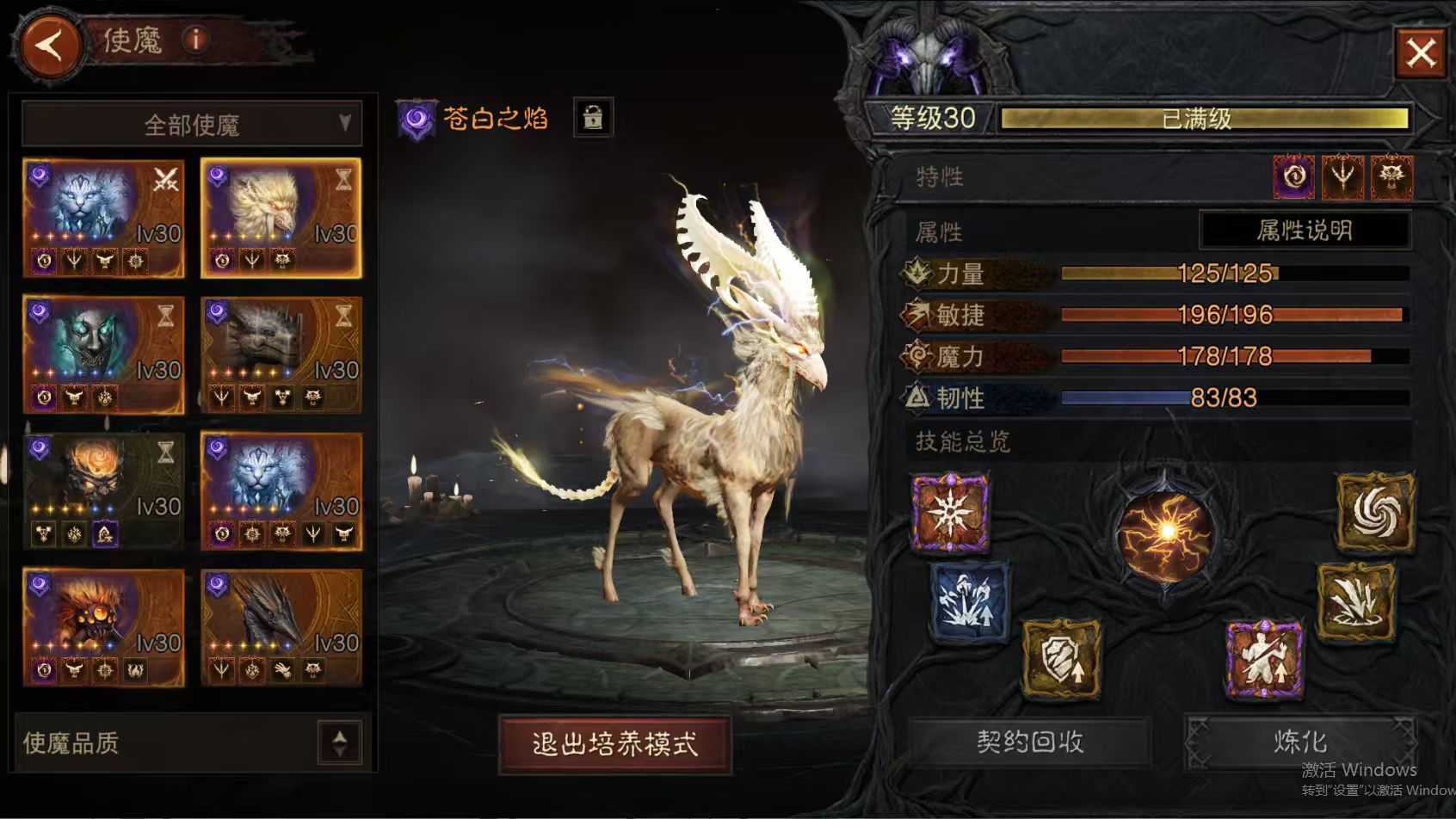The width and height of the screenshot is (1456, 819).
Task: View the blue ice shards skill
Action: point(969,601)
